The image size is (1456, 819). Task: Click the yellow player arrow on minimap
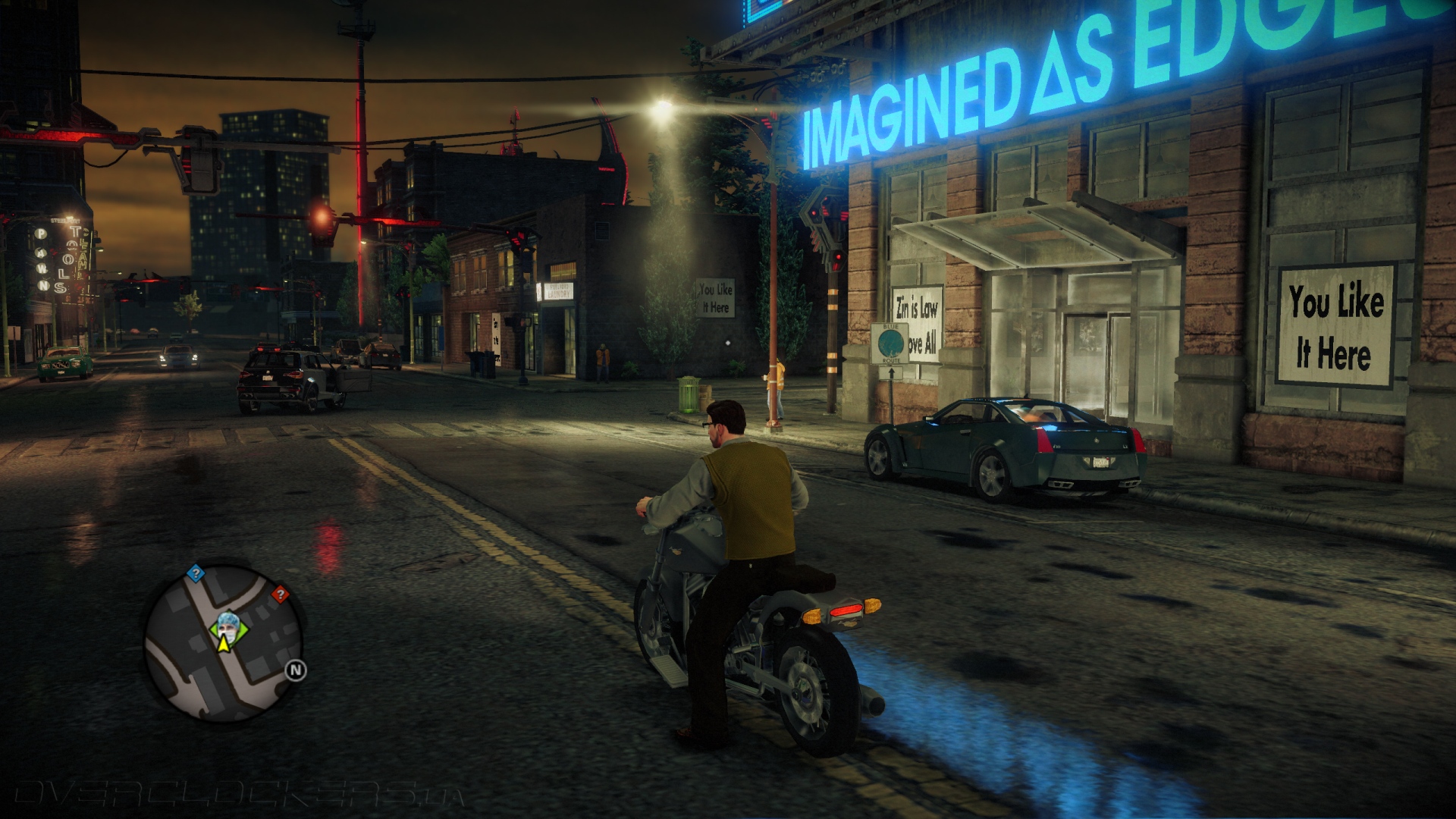tap(224, 645)
